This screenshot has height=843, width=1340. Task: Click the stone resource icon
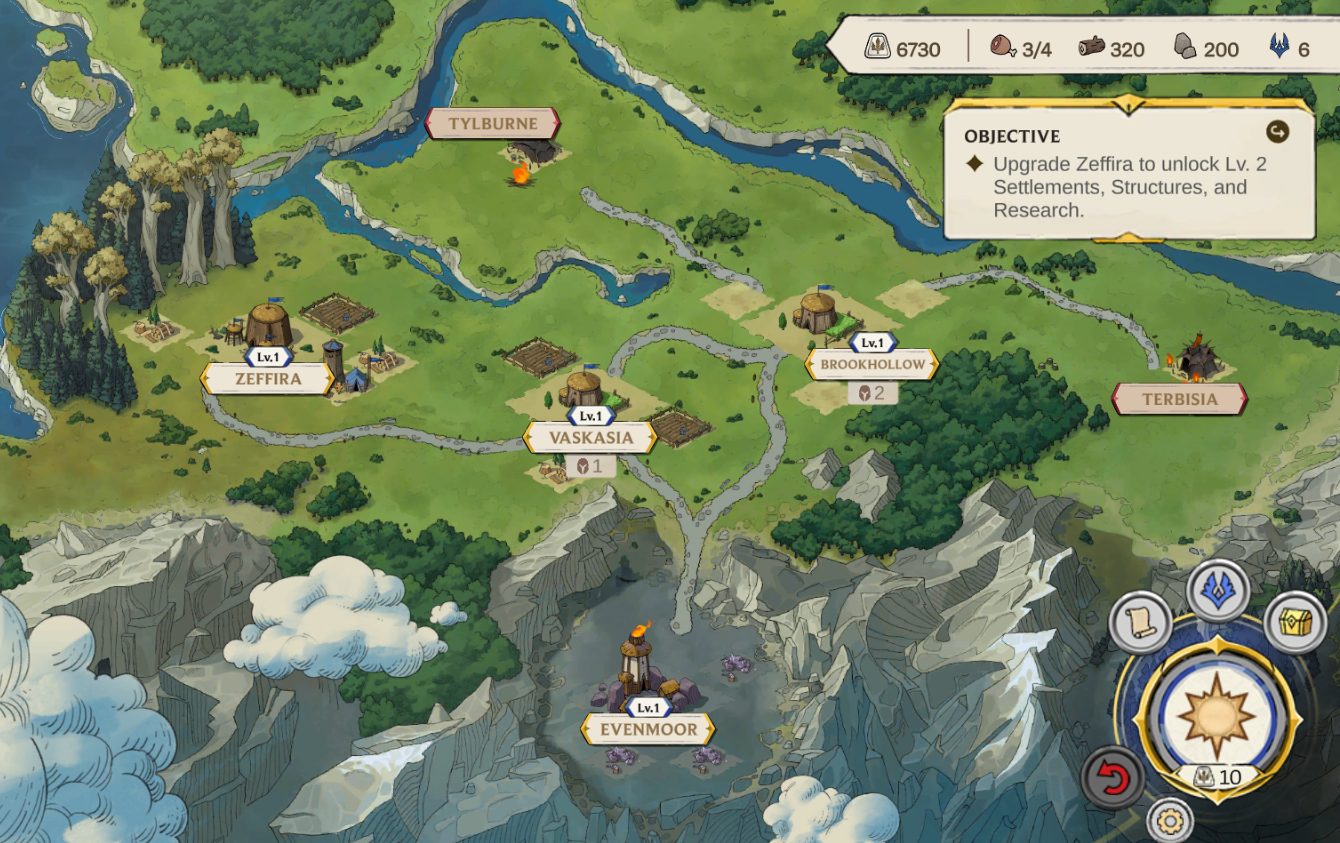(1183, 46)
